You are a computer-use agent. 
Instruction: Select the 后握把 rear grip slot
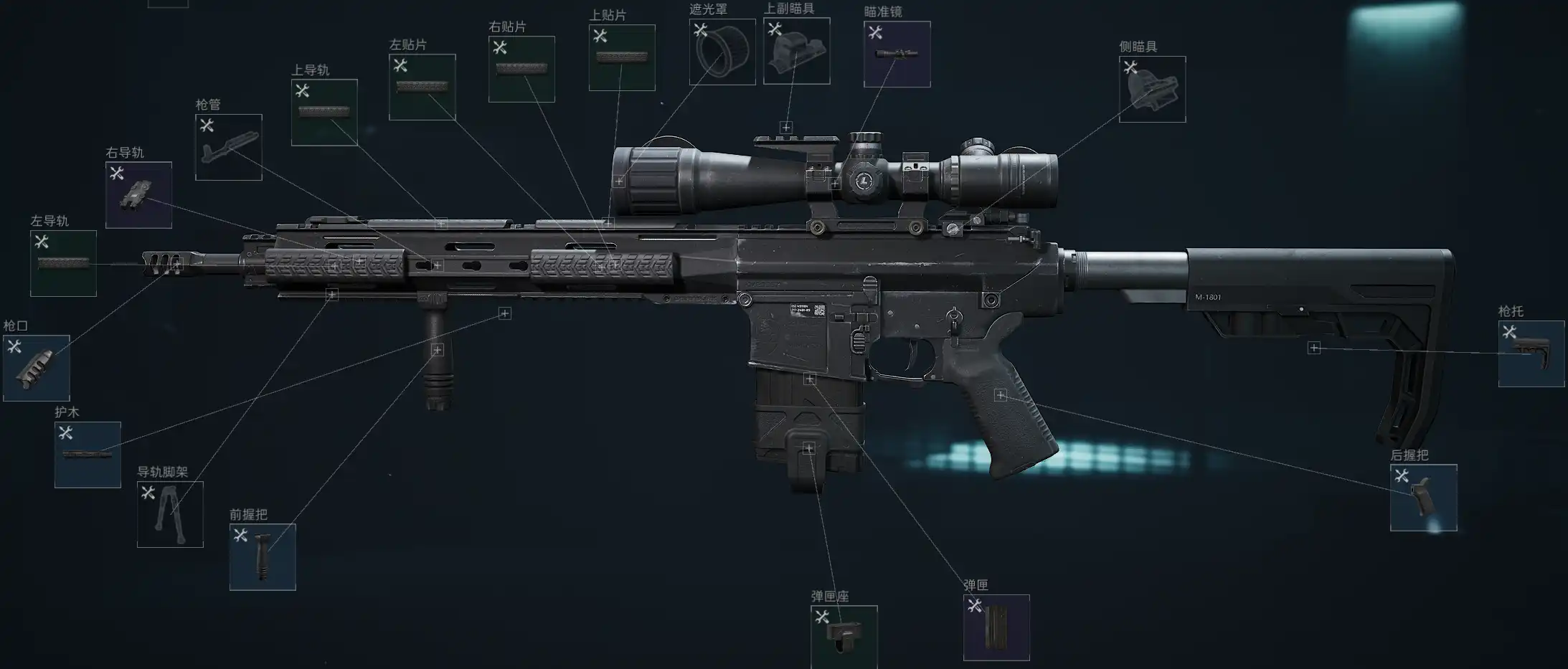pos(1423,498)
